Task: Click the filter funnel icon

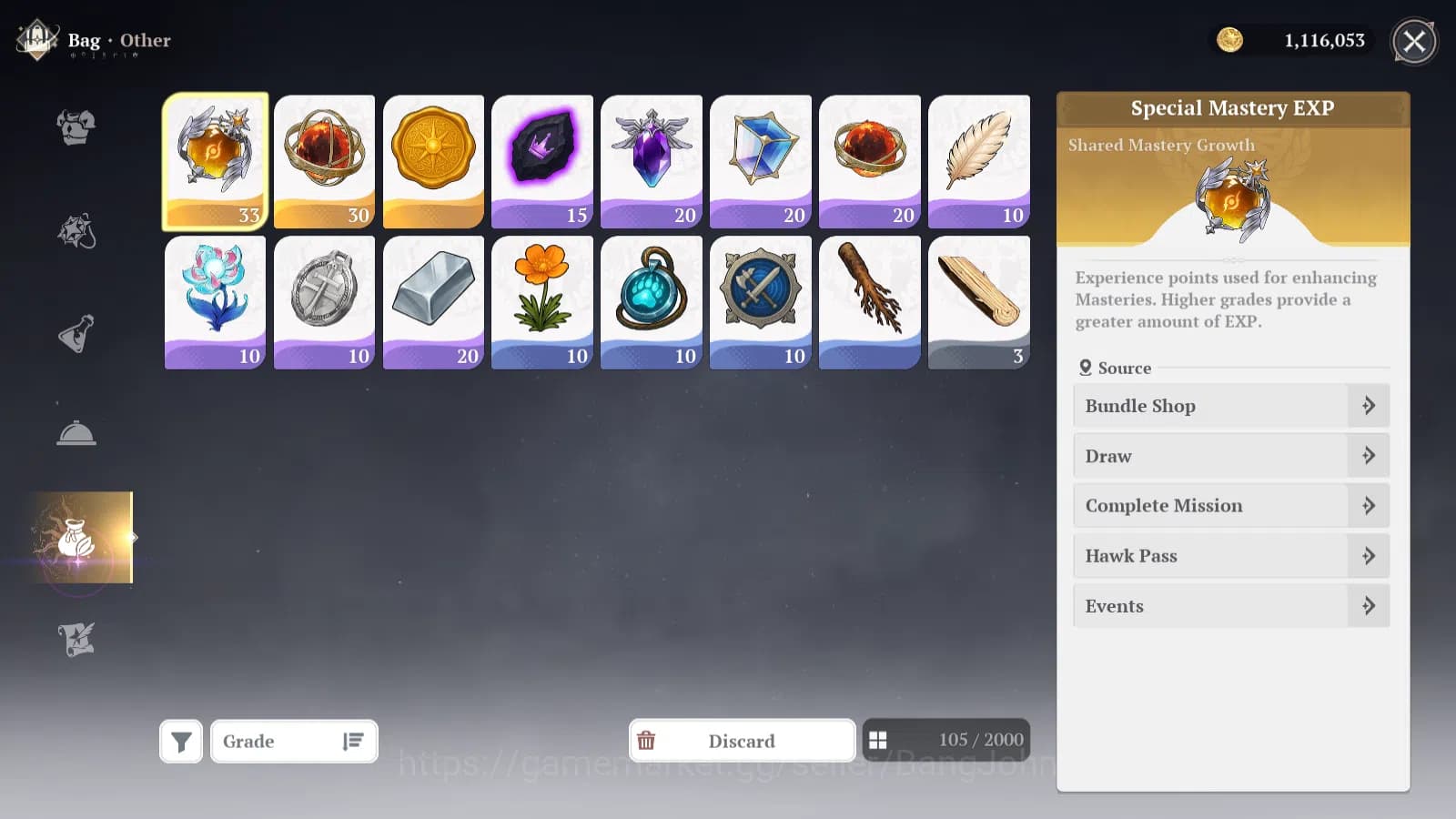Action: 180,740
